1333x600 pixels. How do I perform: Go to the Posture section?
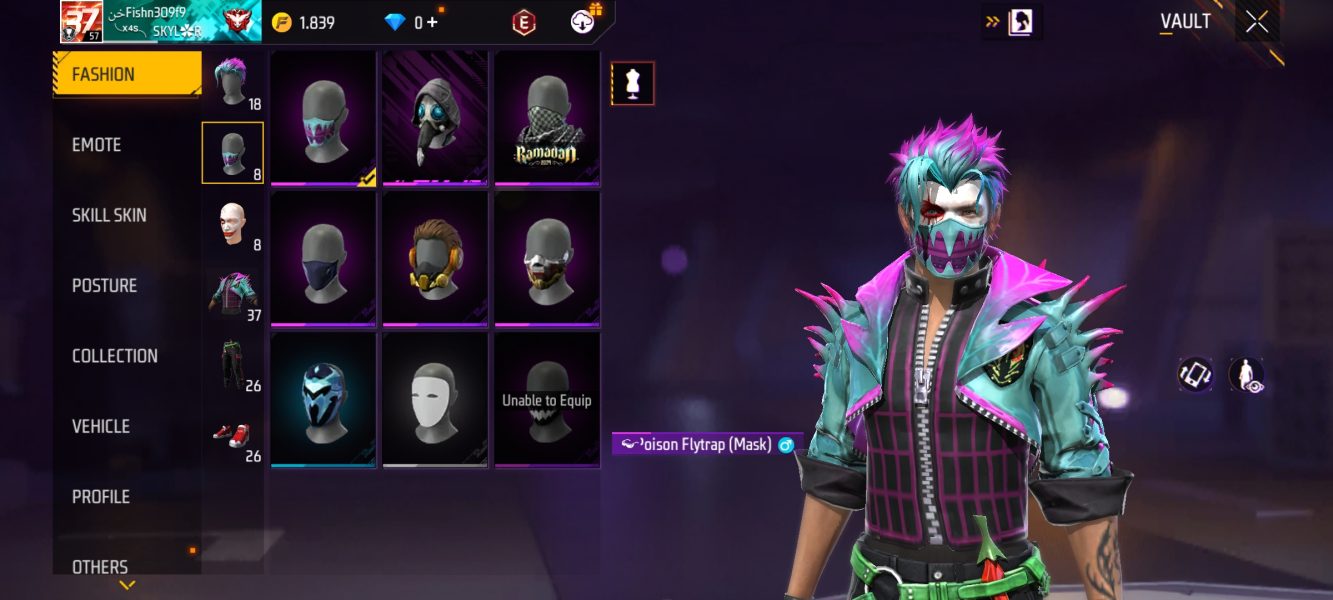coord(104,285)
